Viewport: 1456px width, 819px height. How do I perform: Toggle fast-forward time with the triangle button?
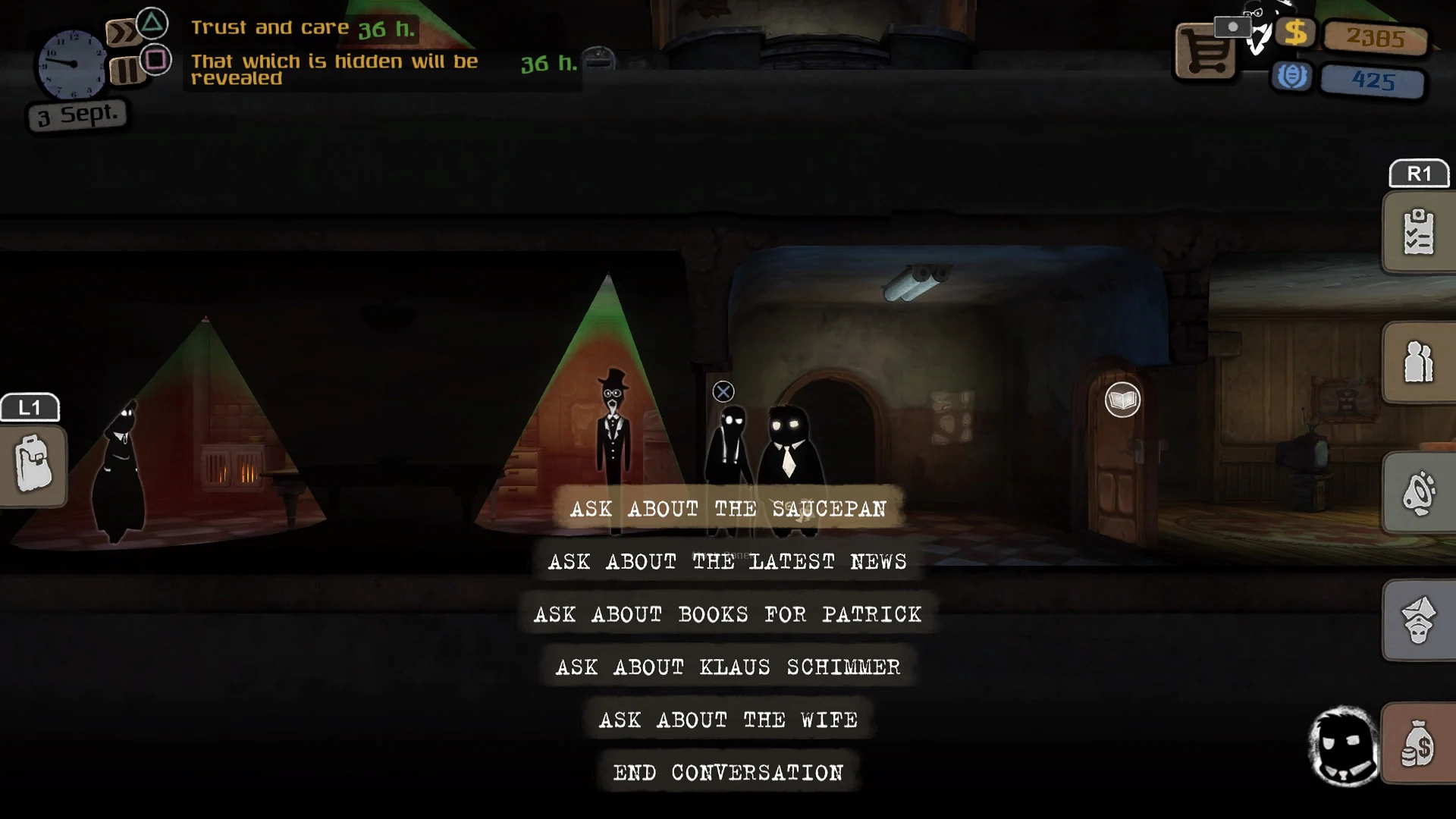coord(152,23)
